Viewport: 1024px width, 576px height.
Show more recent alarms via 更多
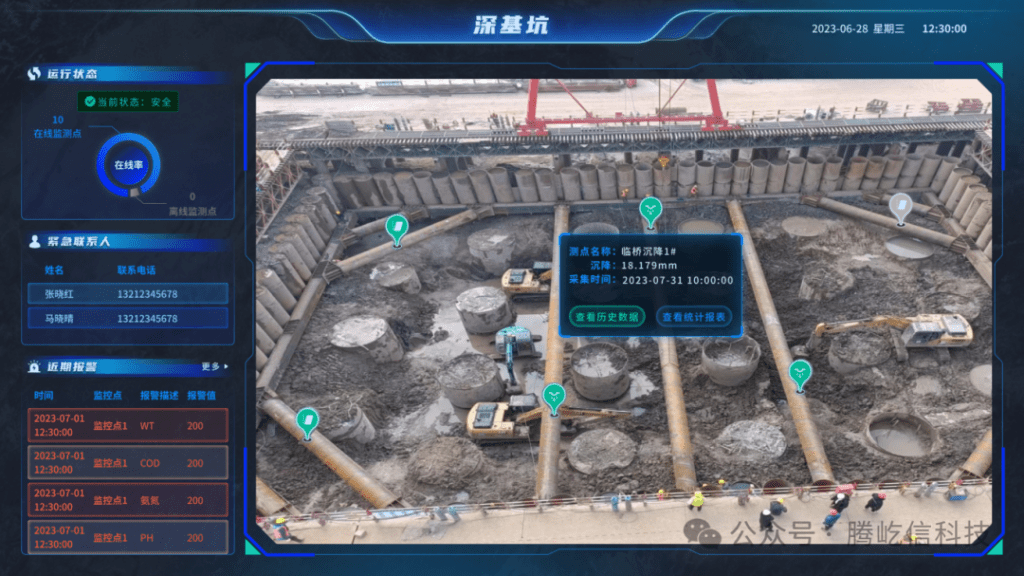tap(213, 366)
